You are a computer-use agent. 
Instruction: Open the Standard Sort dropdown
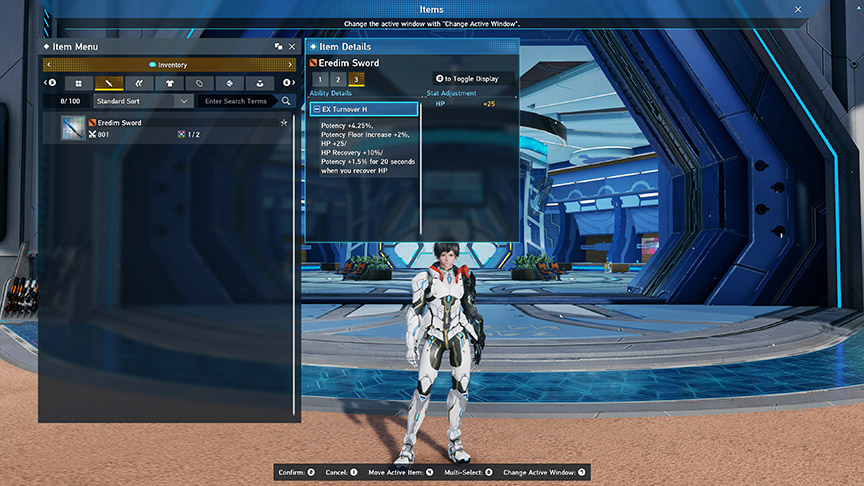coord(143,101)
